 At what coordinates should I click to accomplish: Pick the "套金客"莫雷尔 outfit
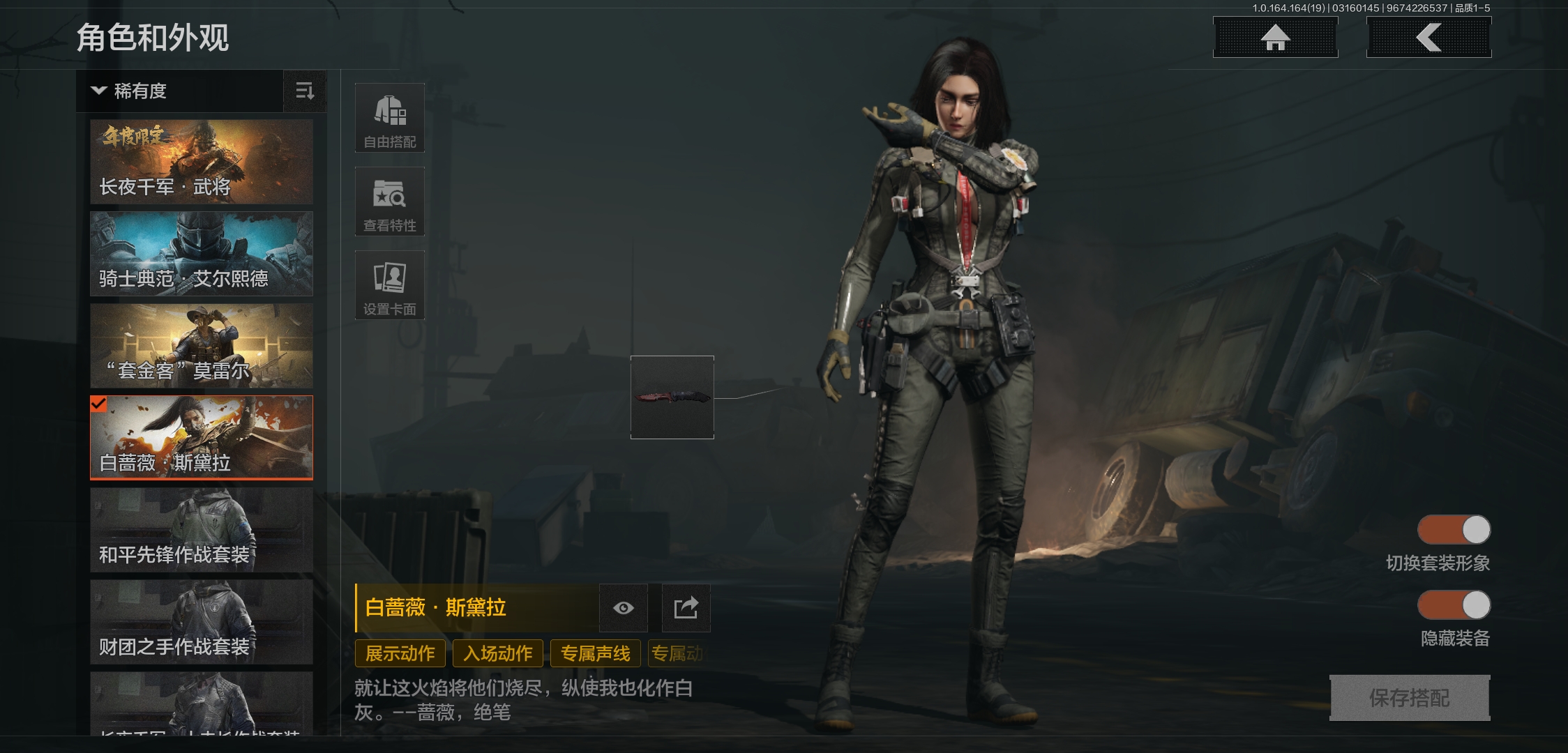point(202,346)
